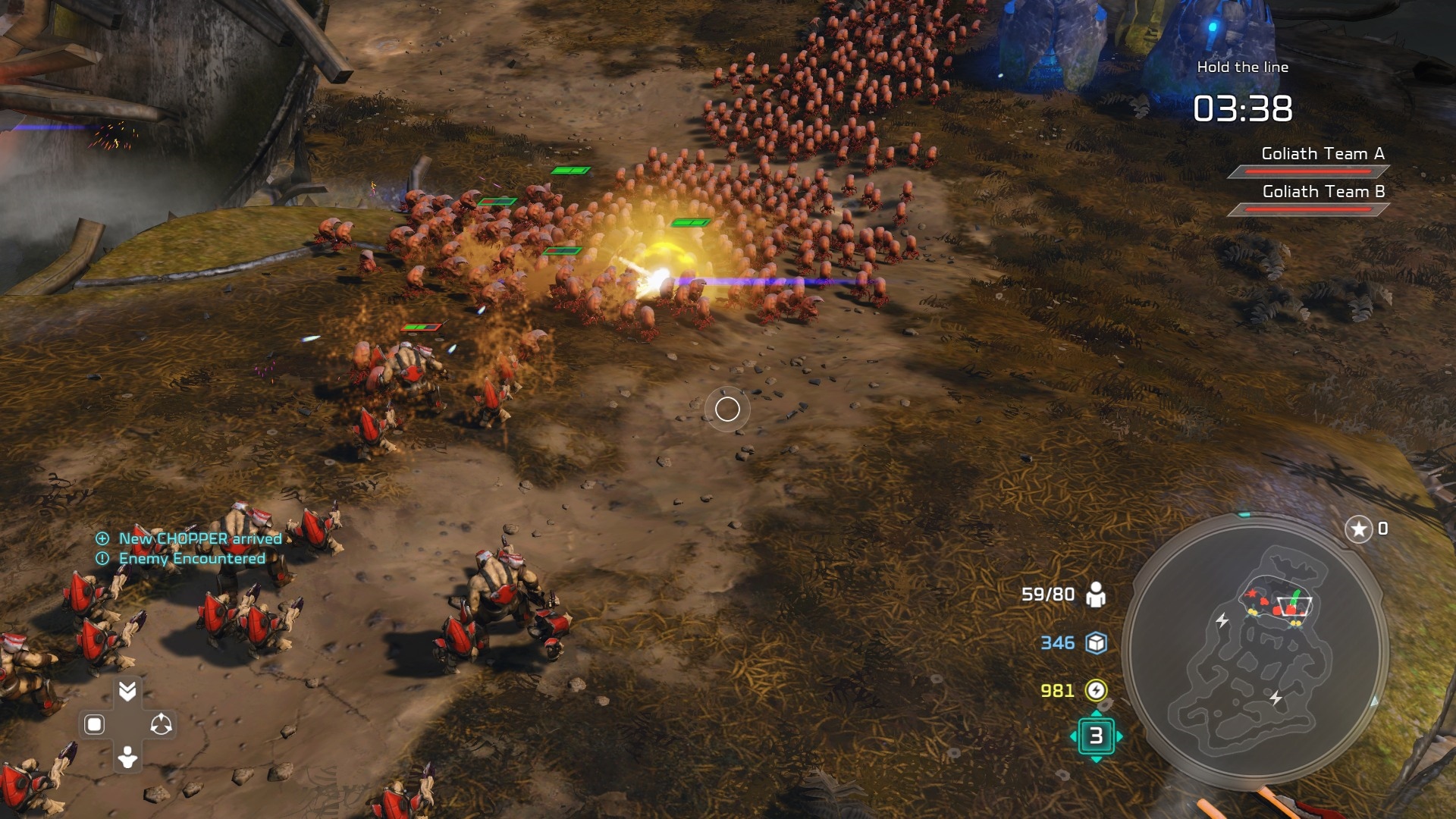Click the population person icon
The height and width of the screenshot is (819, 1456).
[x=1095, y=595]
